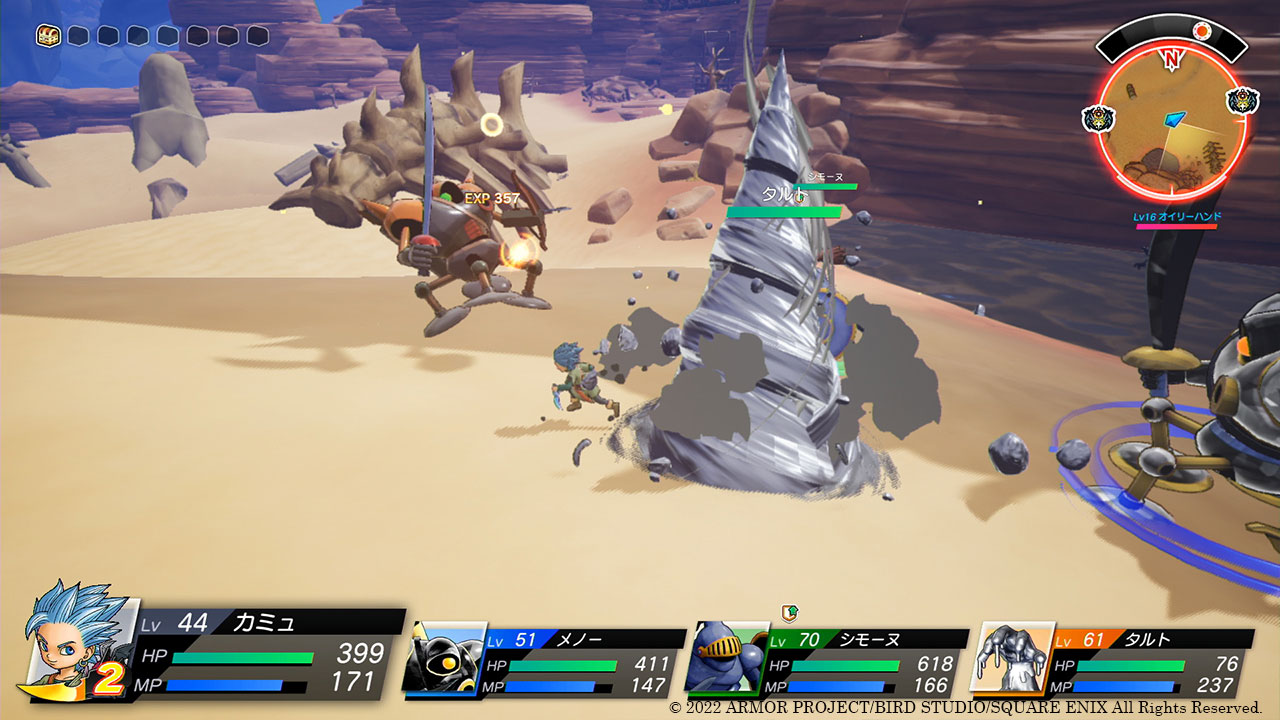Pick the タルト grey monster portrait
The width and height of the screenshot is (1280, 720).
[x=1012, y=658]
